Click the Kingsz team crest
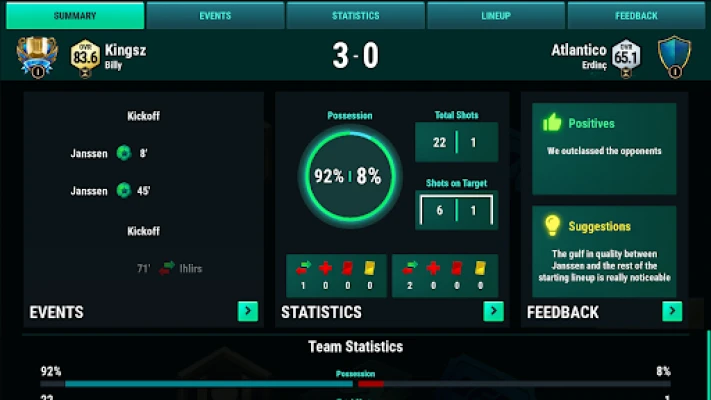Screen dimensions: 711x400 click(x=38, y=56)
